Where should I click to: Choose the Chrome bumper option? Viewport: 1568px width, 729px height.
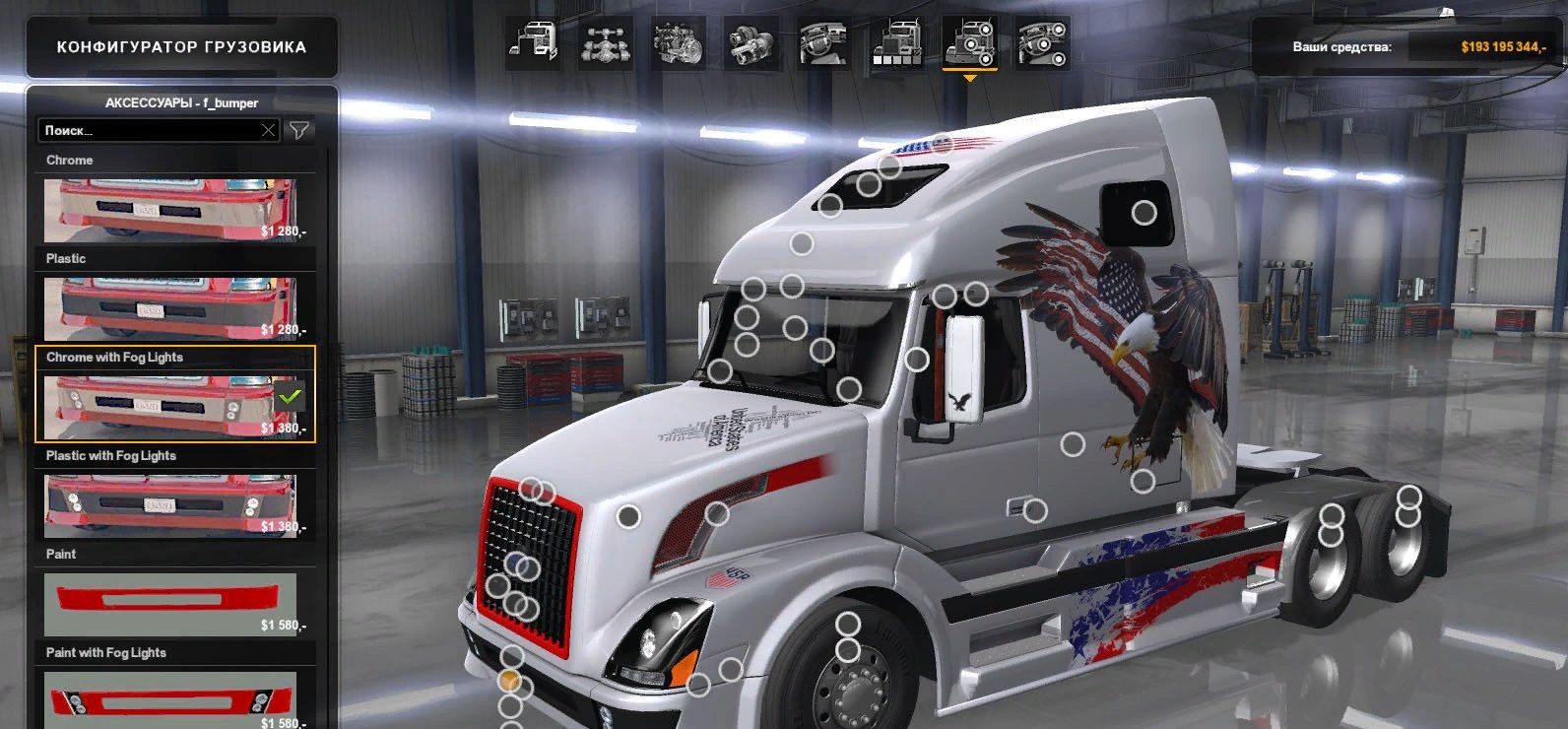point(169,210)
